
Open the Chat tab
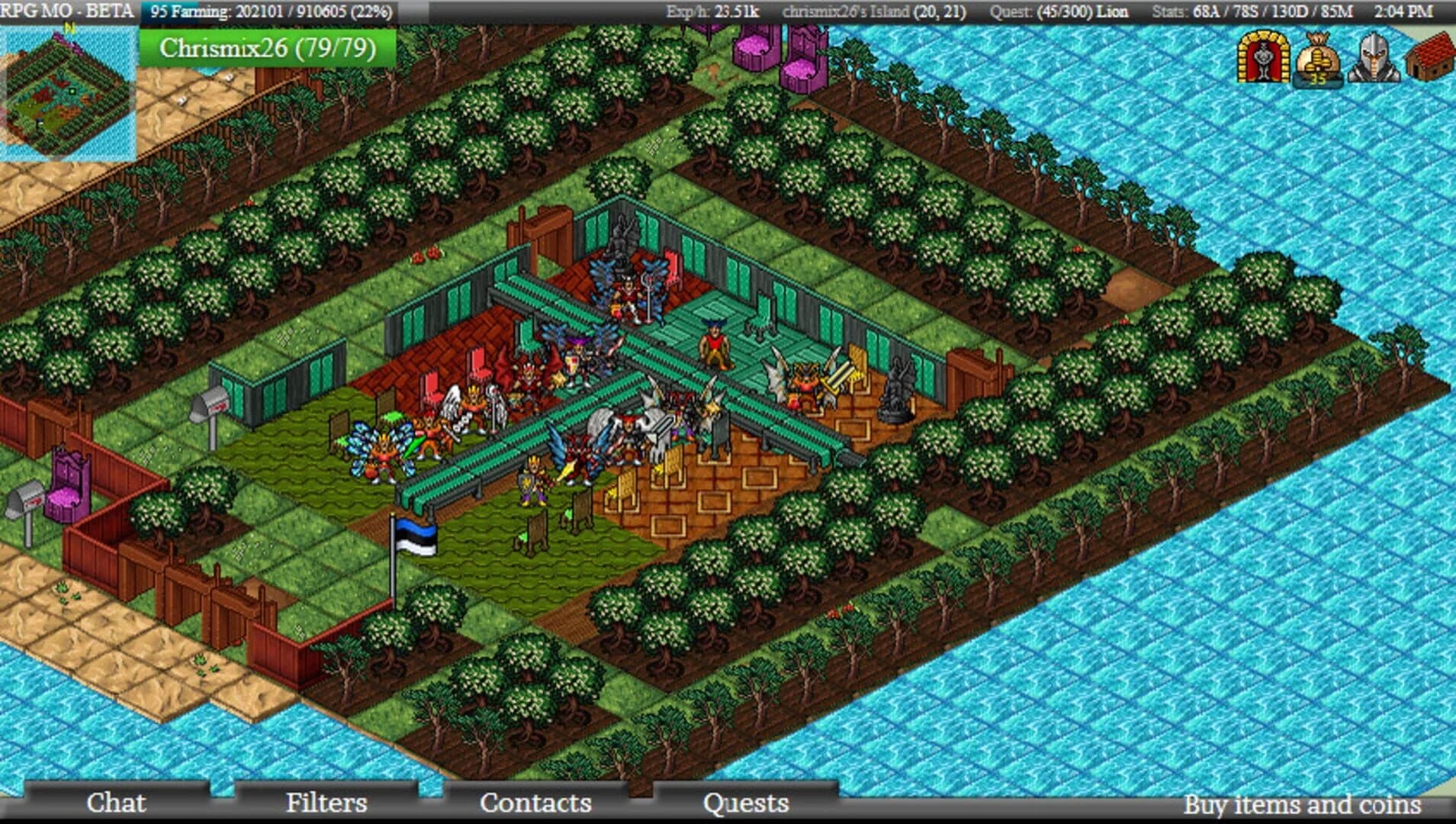[117, 803]
